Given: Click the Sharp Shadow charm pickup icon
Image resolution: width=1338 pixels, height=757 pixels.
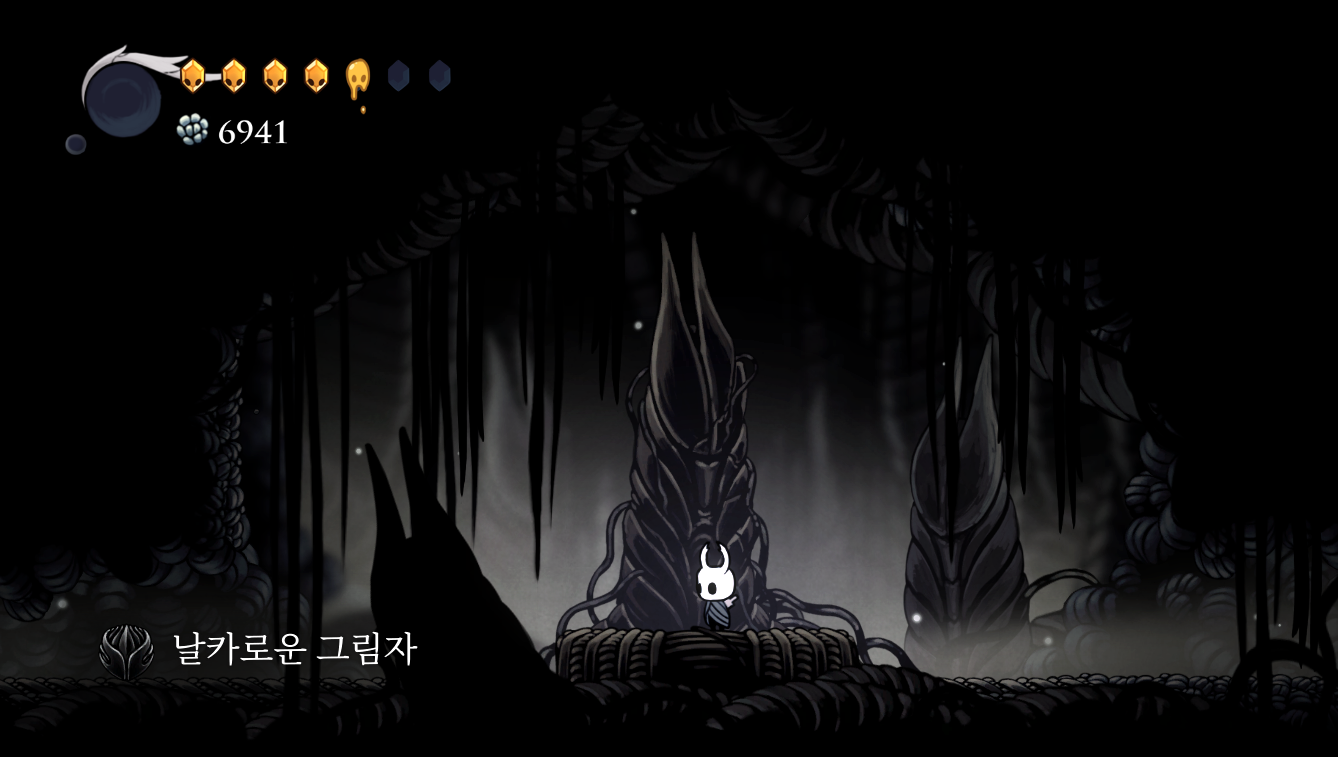Looking at the screenshot, I should click(126, 651).
